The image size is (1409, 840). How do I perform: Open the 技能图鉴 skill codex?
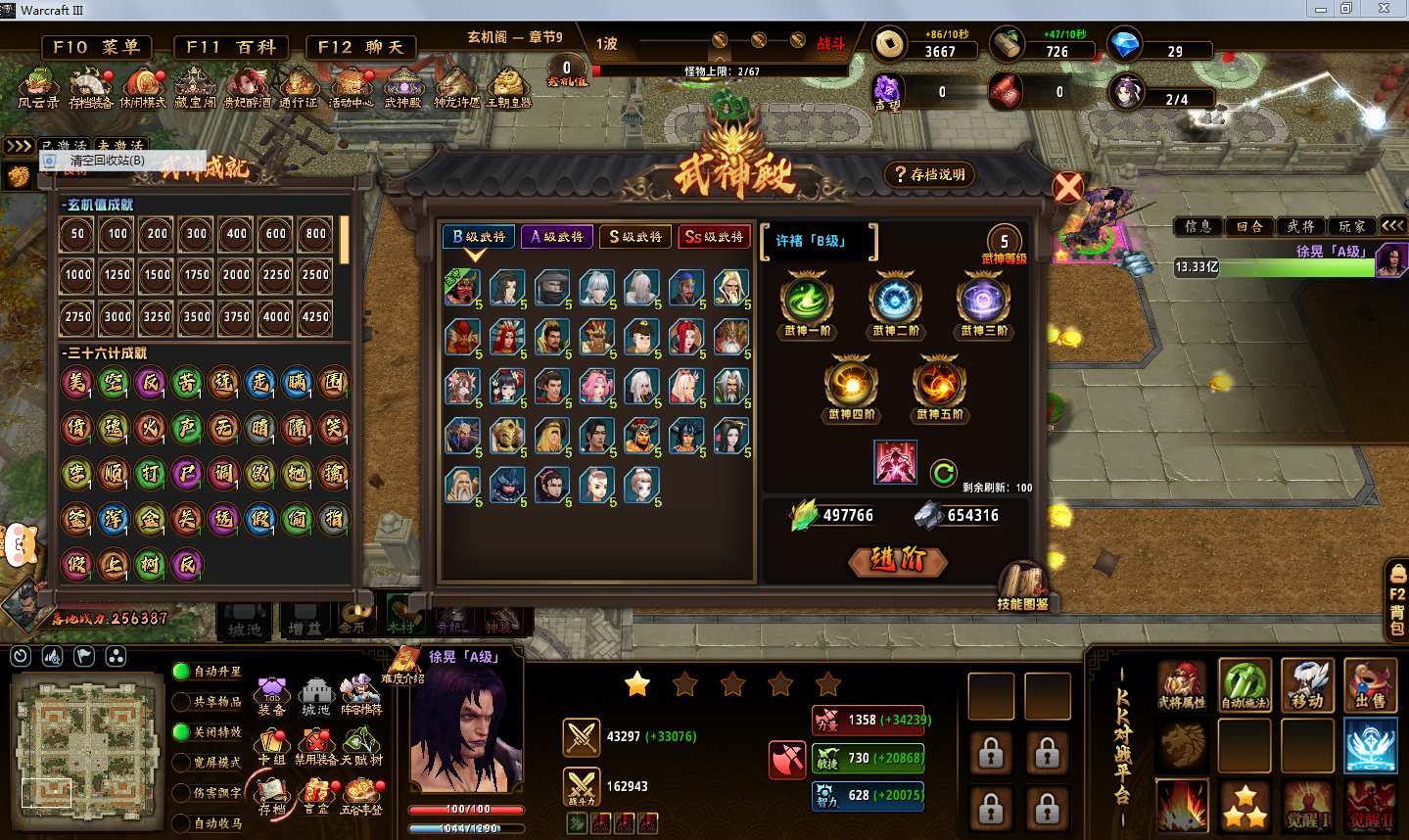tap(1022, 585)
